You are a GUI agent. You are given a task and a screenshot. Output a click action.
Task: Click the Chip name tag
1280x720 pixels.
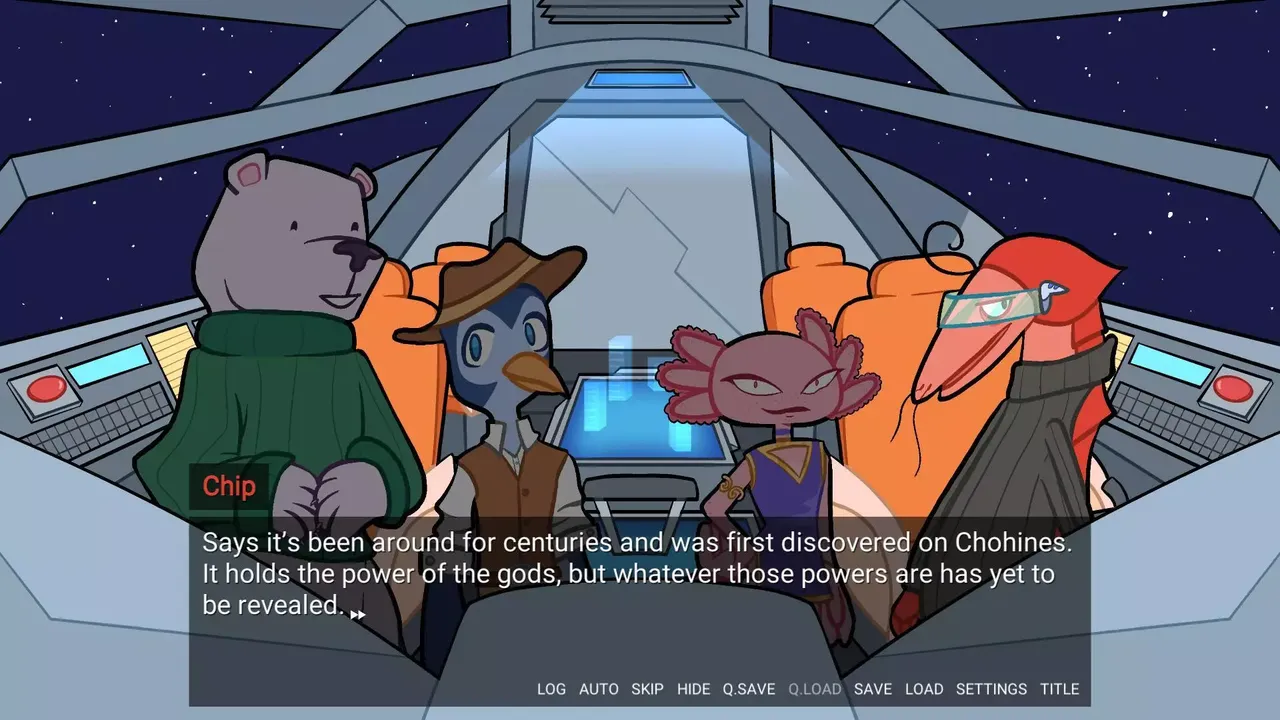(229, 487)
